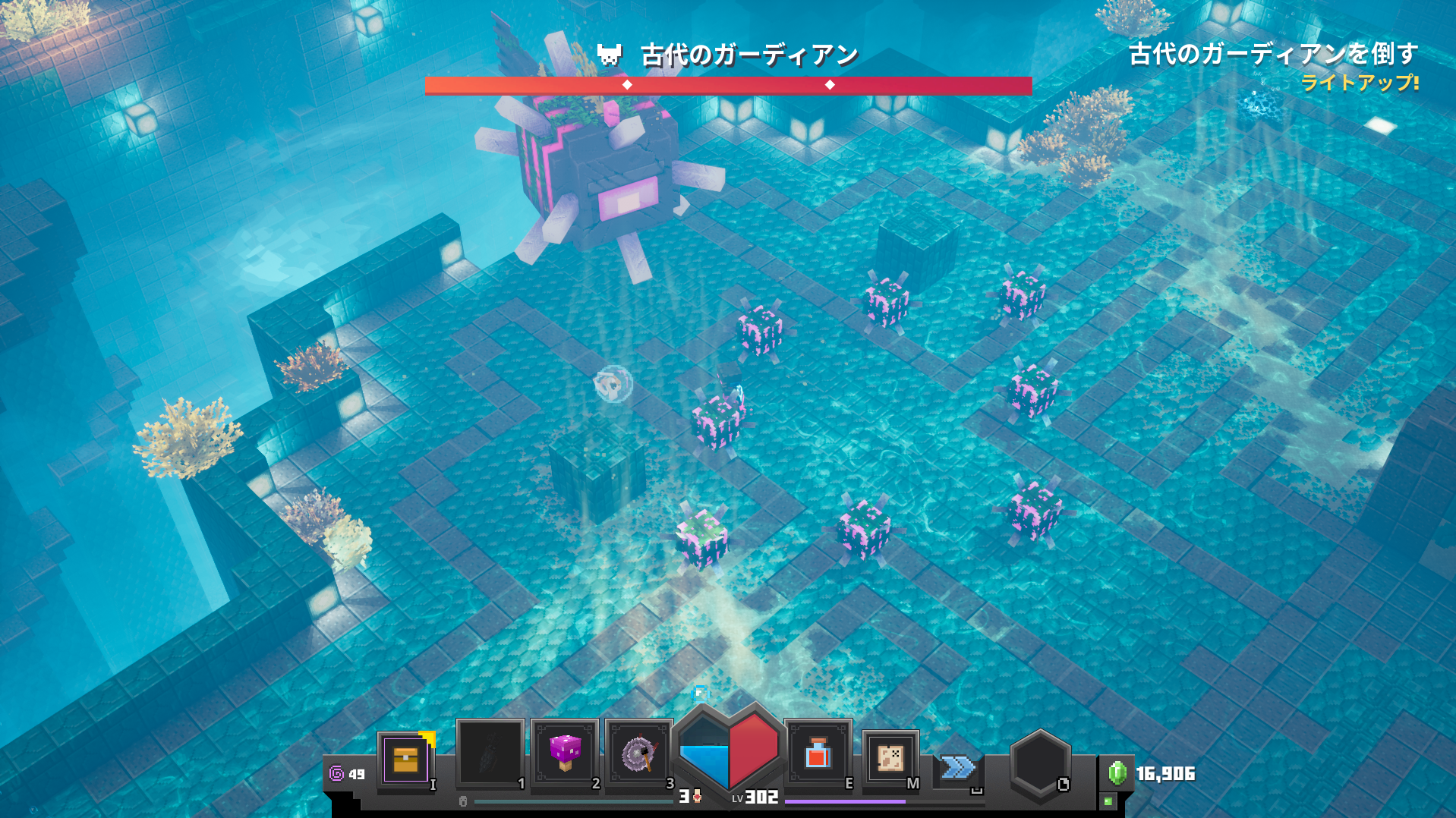The image size is (1456, 818).
Task: Select the darkened feather artifact in slot 1
Action: point(490,754)
